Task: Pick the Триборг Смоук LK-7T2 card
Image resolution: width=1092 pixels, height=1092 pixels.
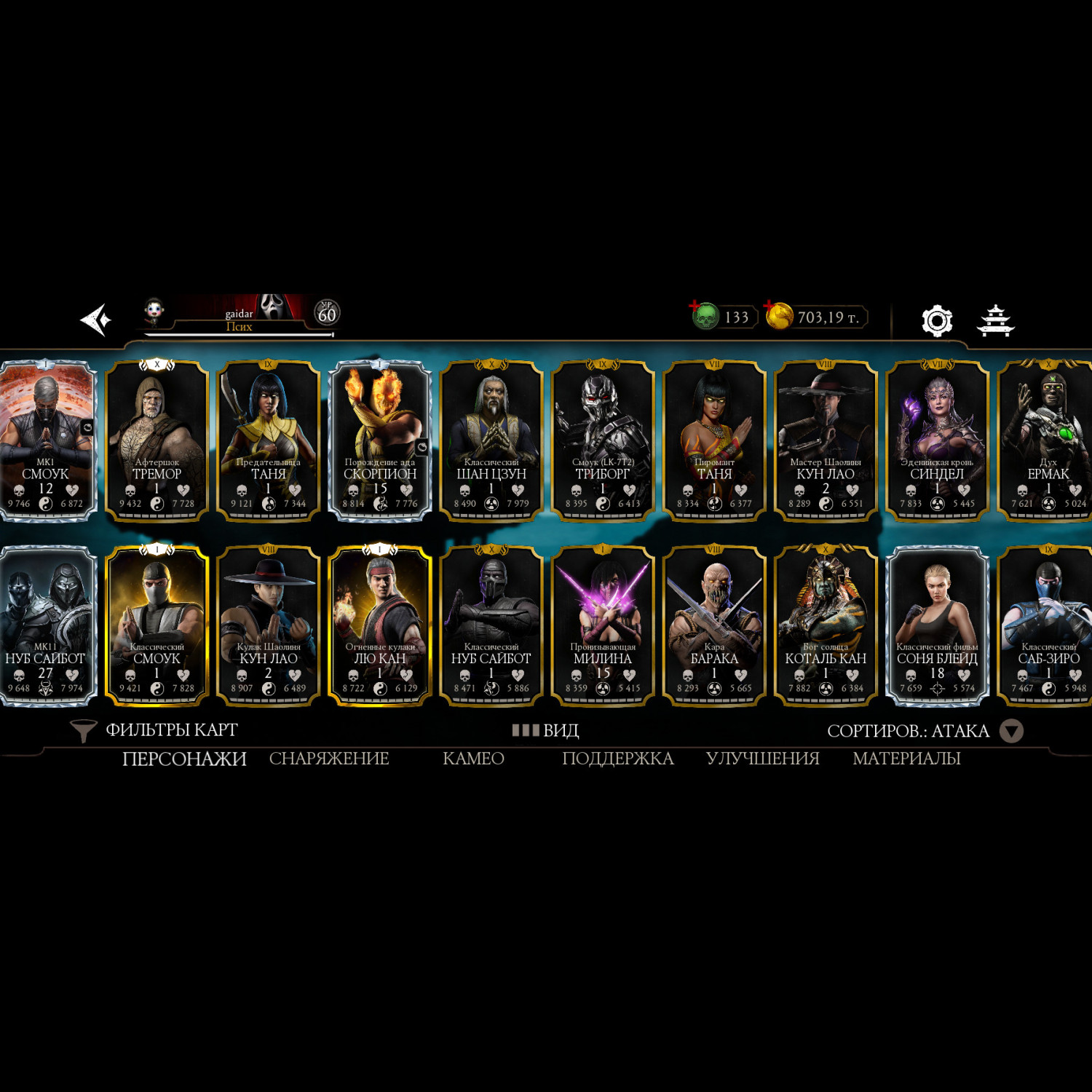Action: pos(603,440)
